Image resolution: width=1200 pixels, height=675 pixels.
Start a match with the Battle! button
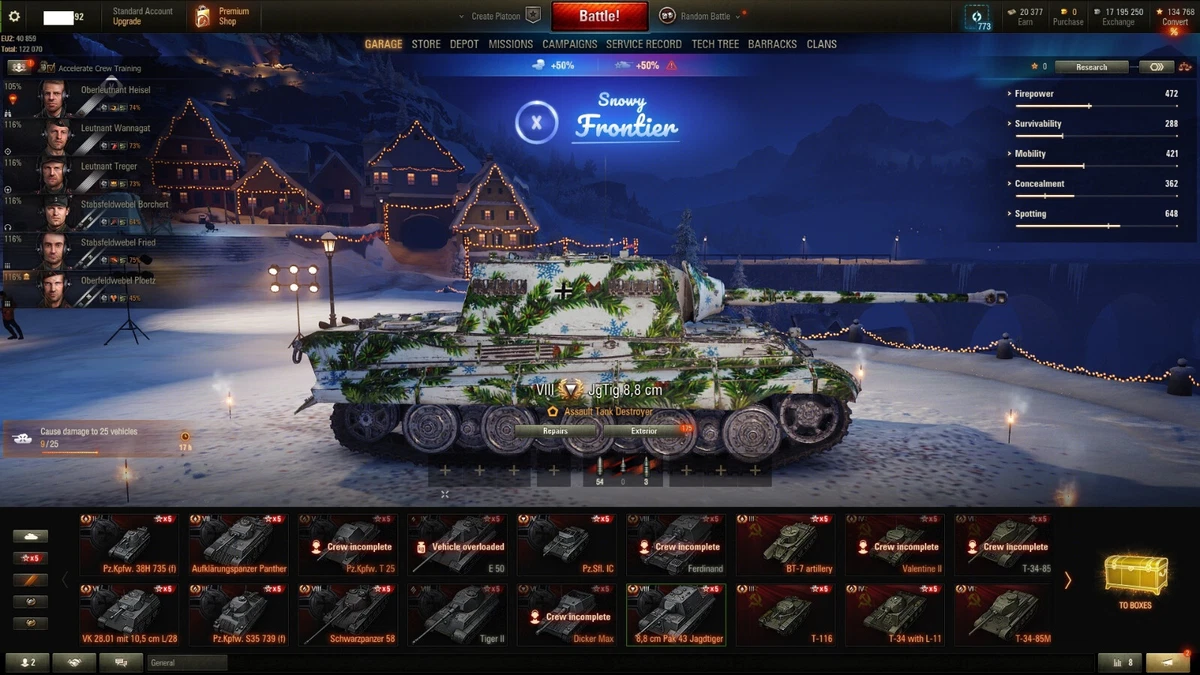(599, 16)
